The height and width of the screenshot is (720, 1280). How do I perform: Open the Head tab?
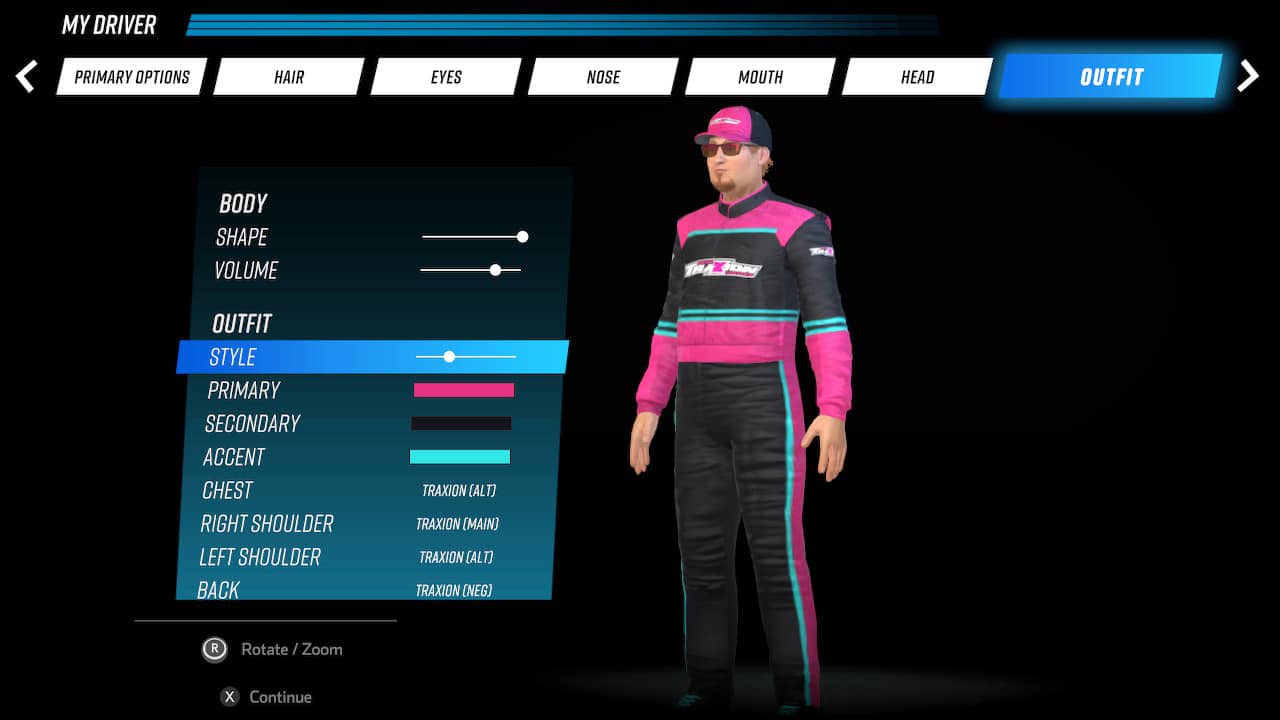click(x=917, y=76)
